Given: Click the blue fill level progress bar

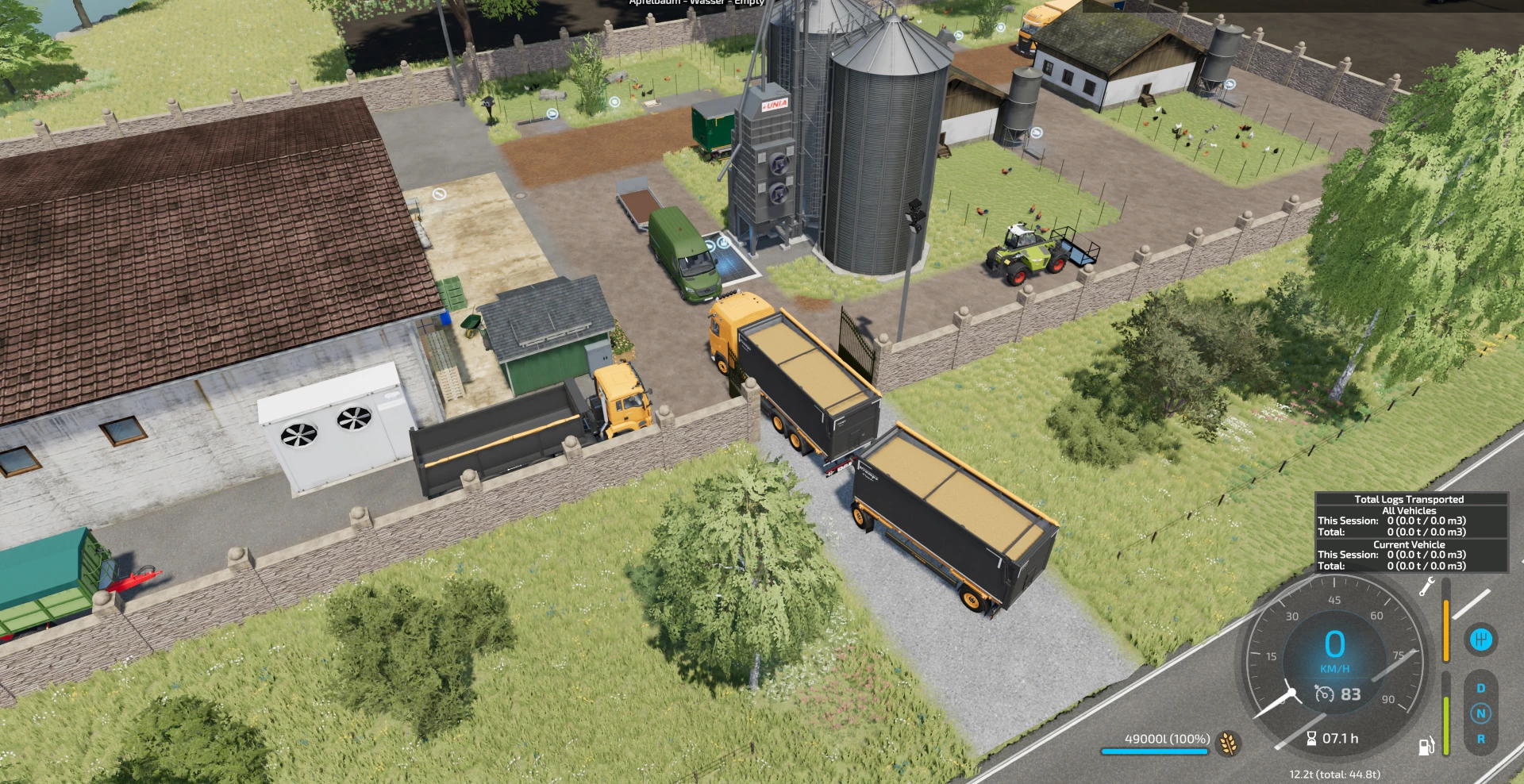Looking at the screenshot, I should tap(1156, 751).
